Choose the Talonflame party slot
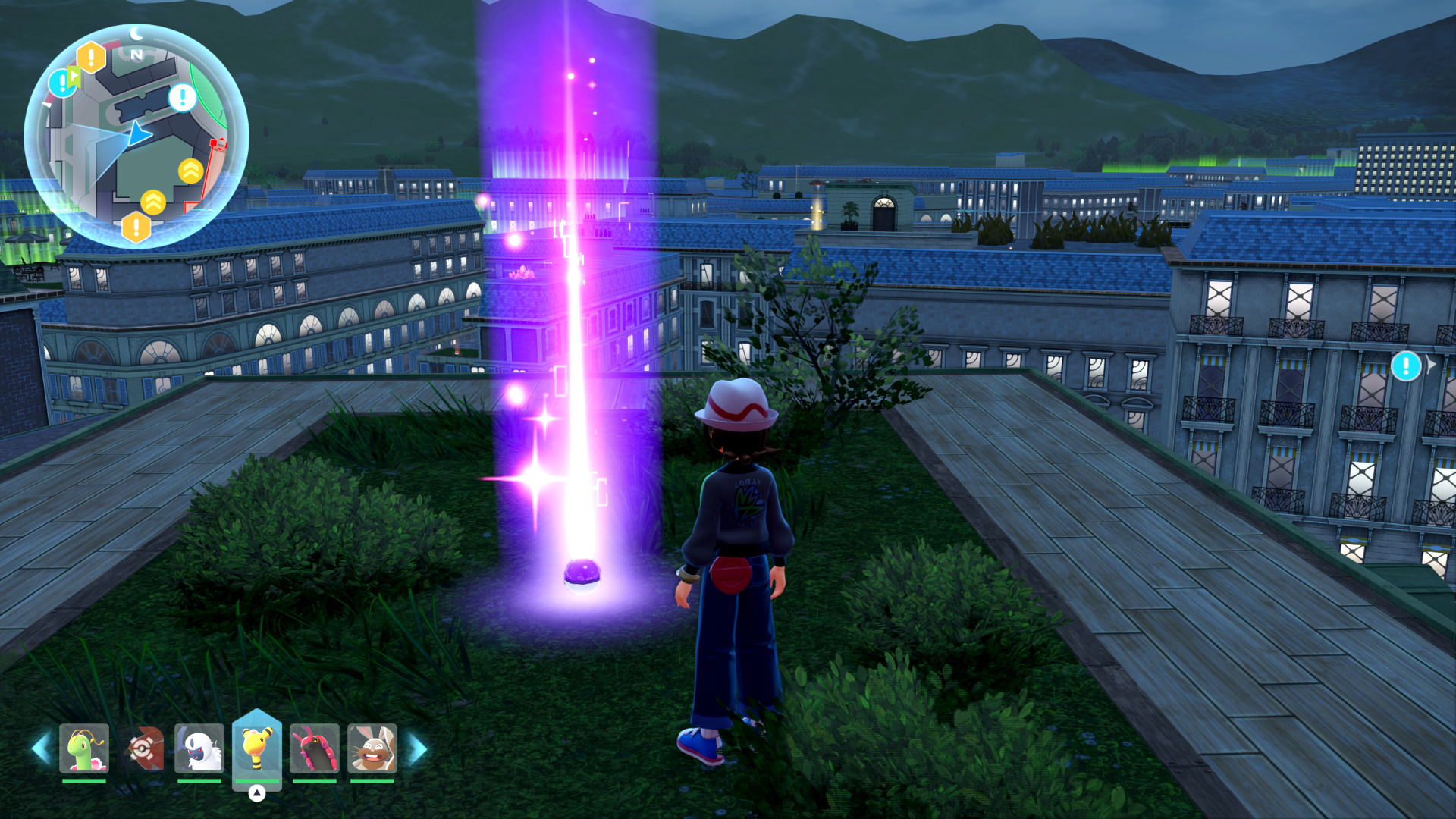 142,748
